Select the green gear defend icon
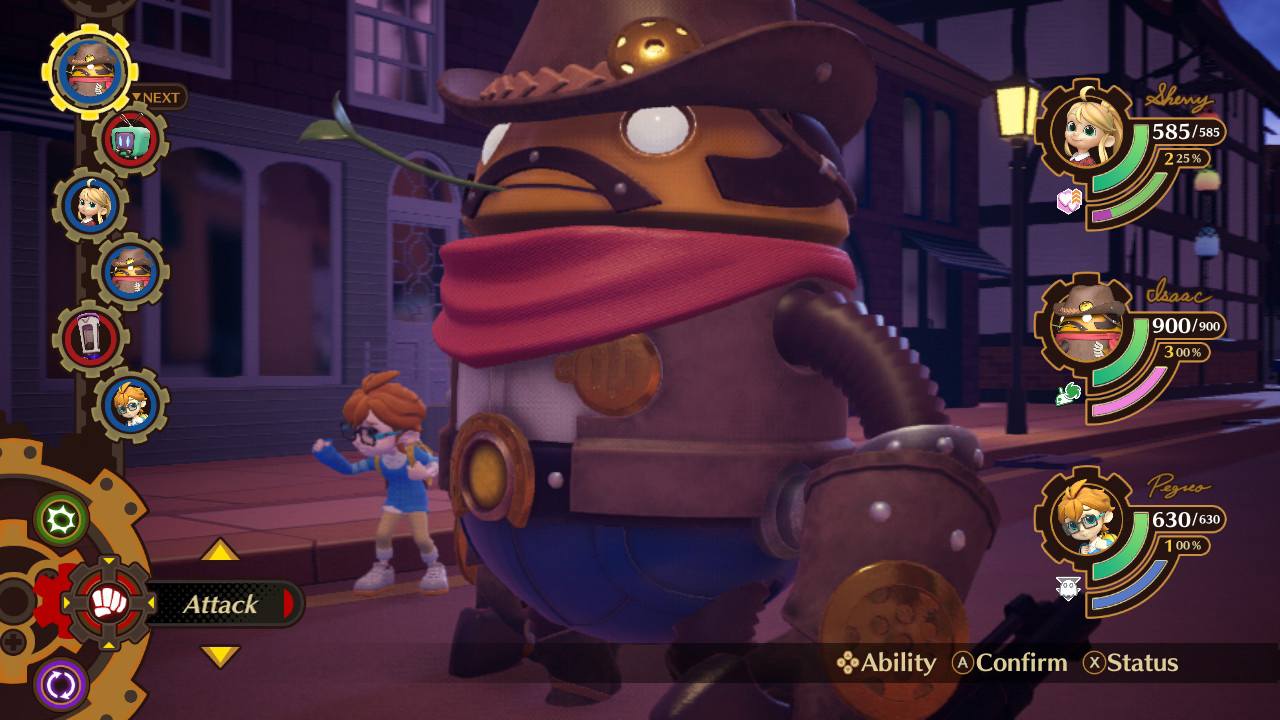The width and height of the screenshot is (1280, 720). tap(59, 520)
